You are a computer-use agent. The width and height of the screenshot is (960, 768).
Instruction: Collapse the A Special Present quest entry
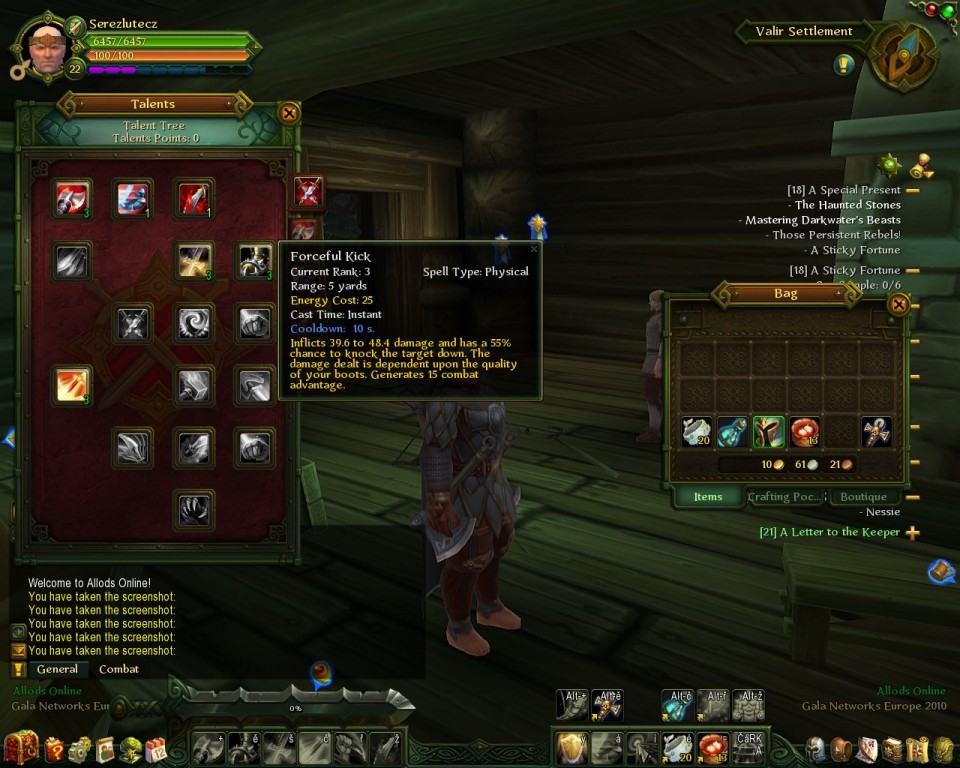click(x=912, y=190)
